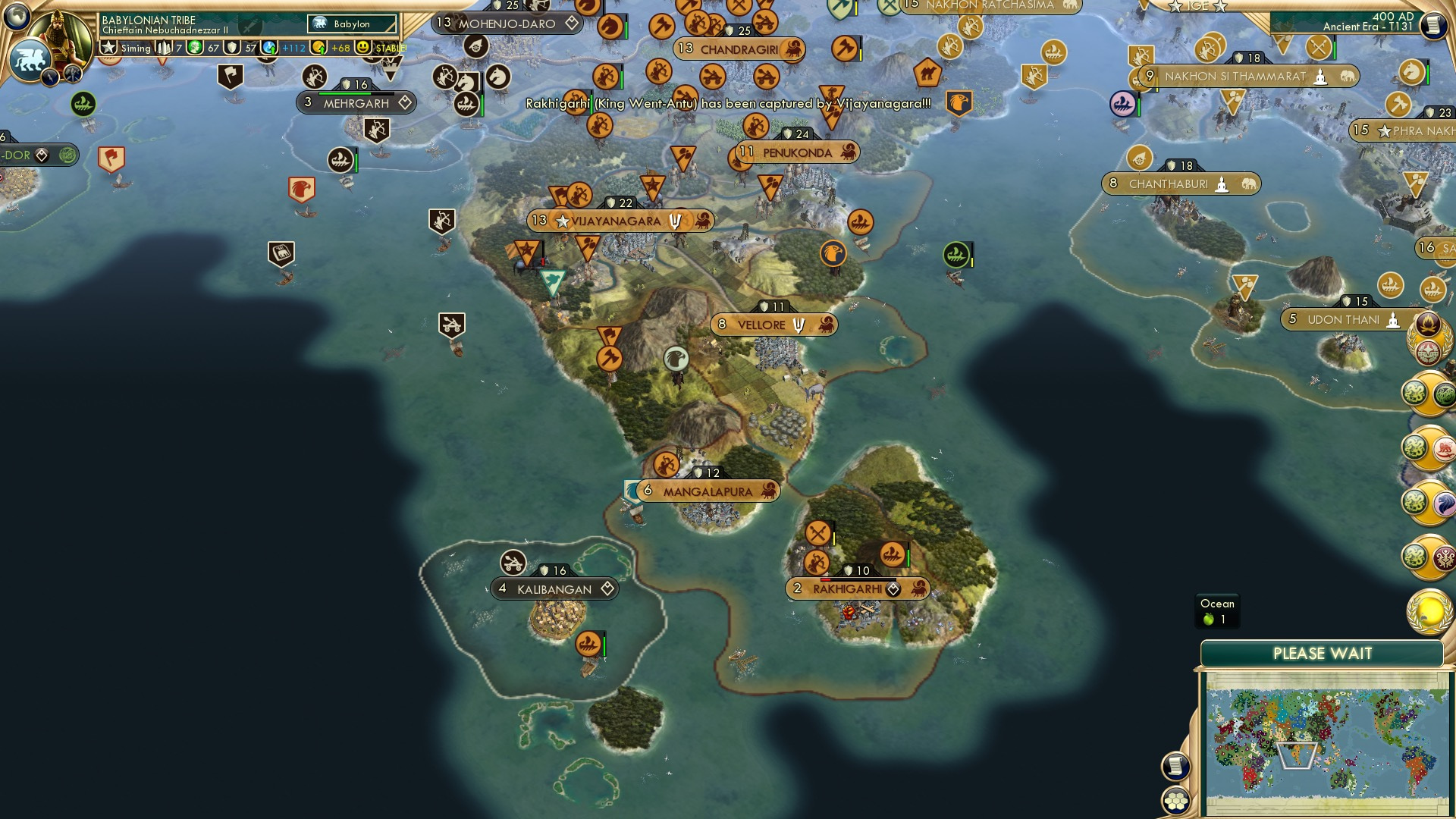Select the city banner for Vijayanagara
The image size is (1456, 819).
622,220
